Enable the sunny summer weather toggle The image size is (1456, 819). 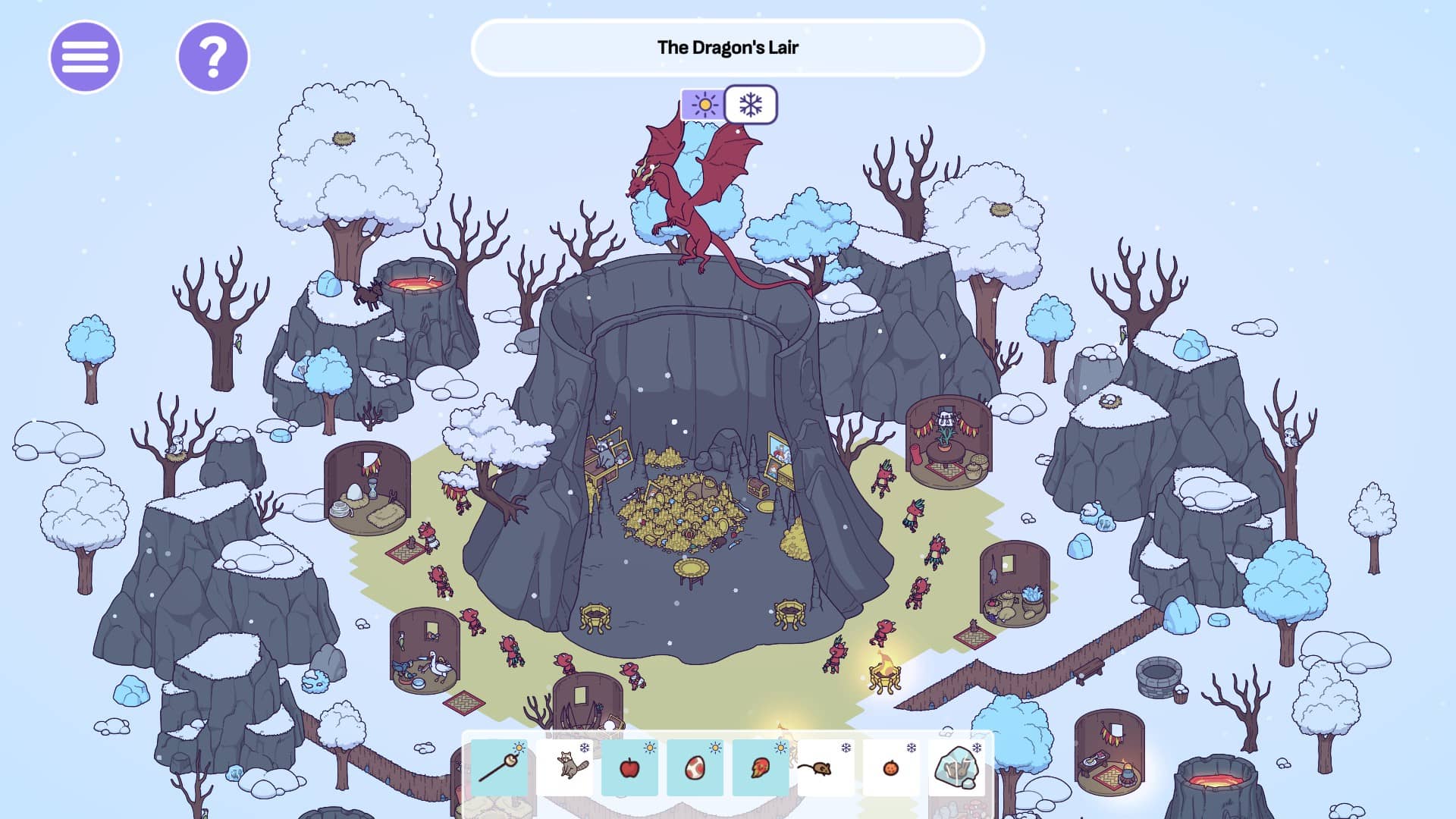click(x=704, y=105)
